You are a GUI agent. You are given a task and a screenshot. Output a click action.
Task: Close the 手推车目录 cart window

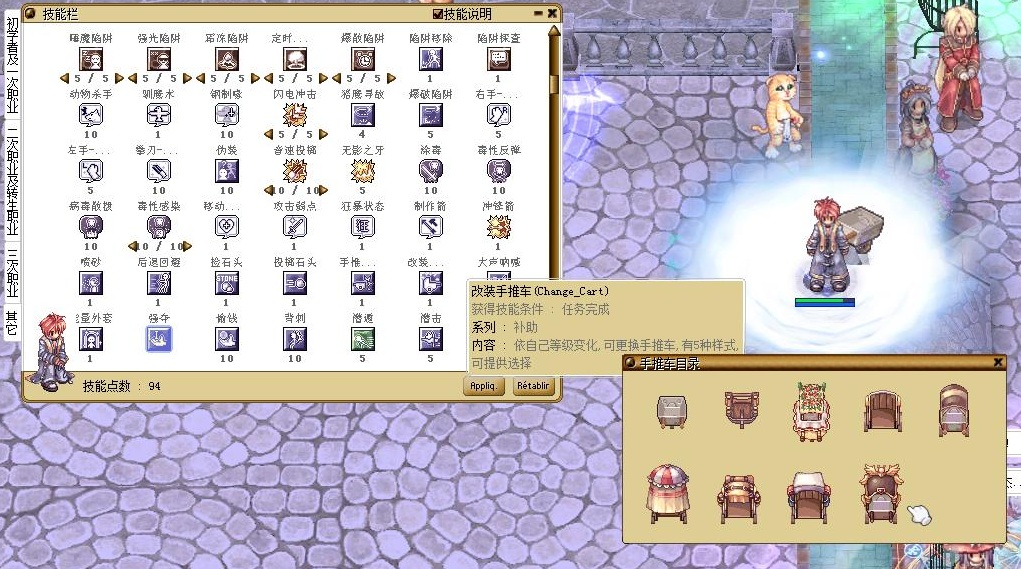tap(997, 362)
